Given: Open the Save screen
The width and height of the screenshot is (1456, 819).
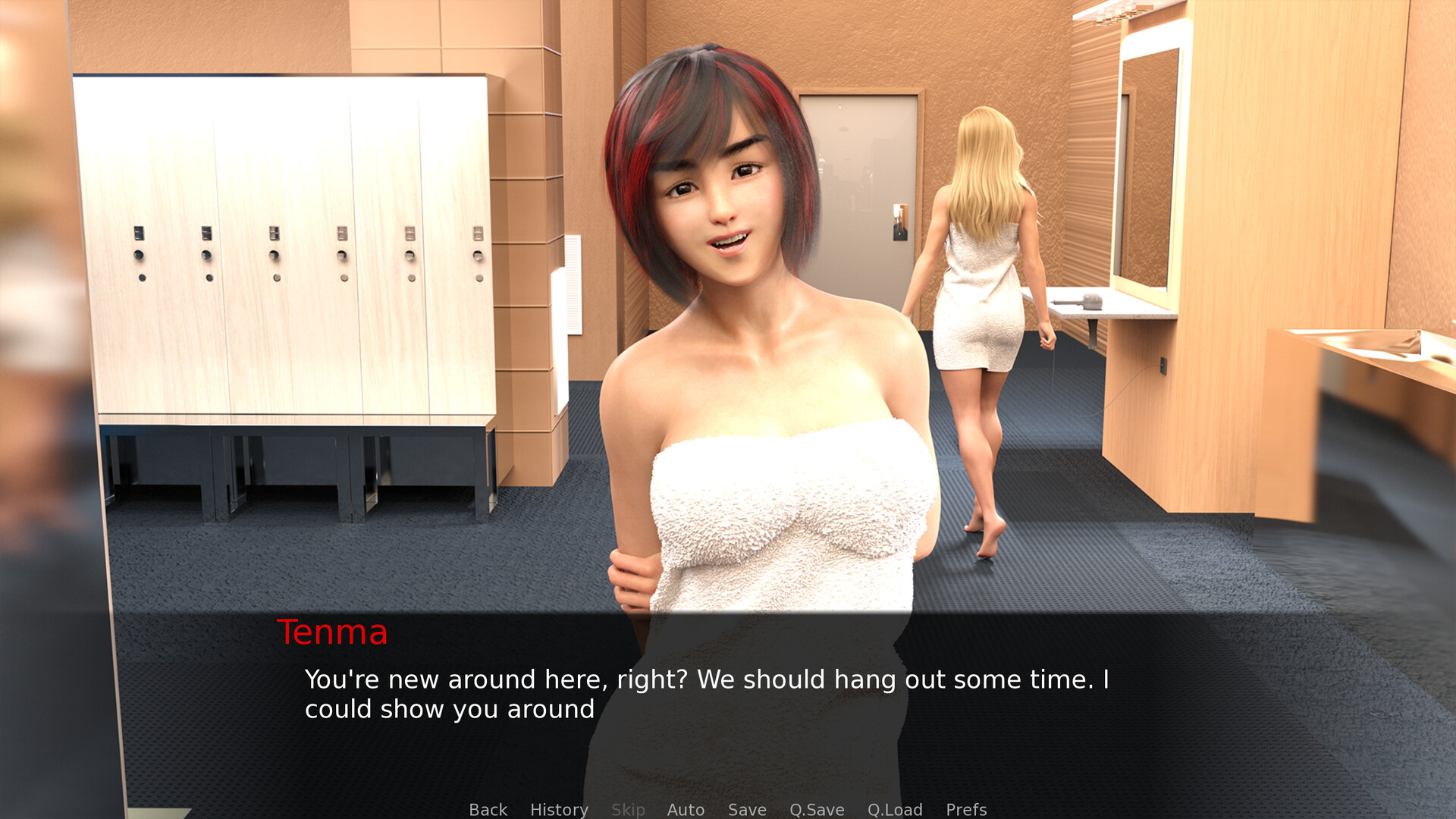Looking at the screenshot, I should (746, 809).
